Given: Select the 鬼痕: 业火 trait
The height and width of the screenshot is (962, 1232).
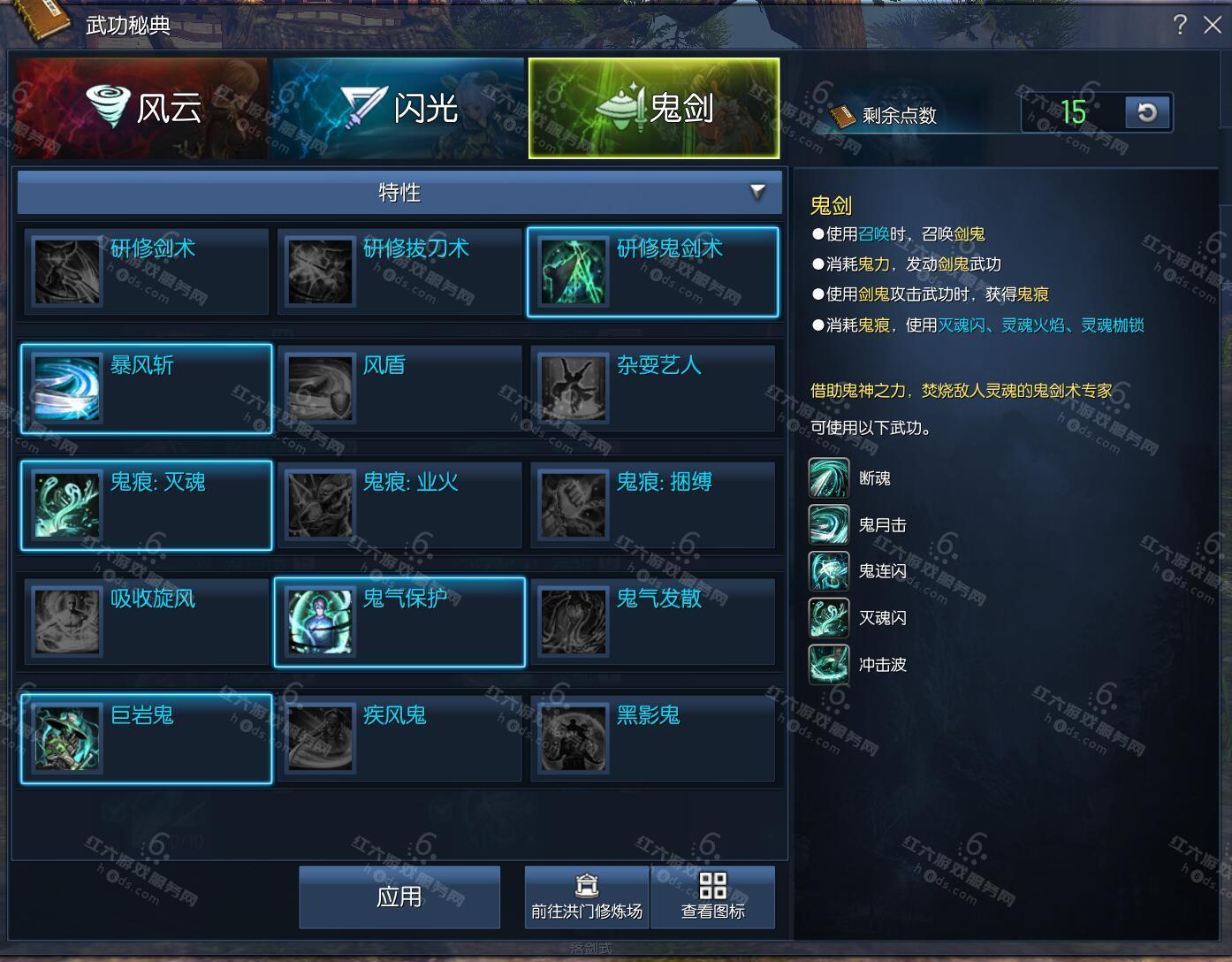Looking at the screenshot, I should click(x=399, y=505).
